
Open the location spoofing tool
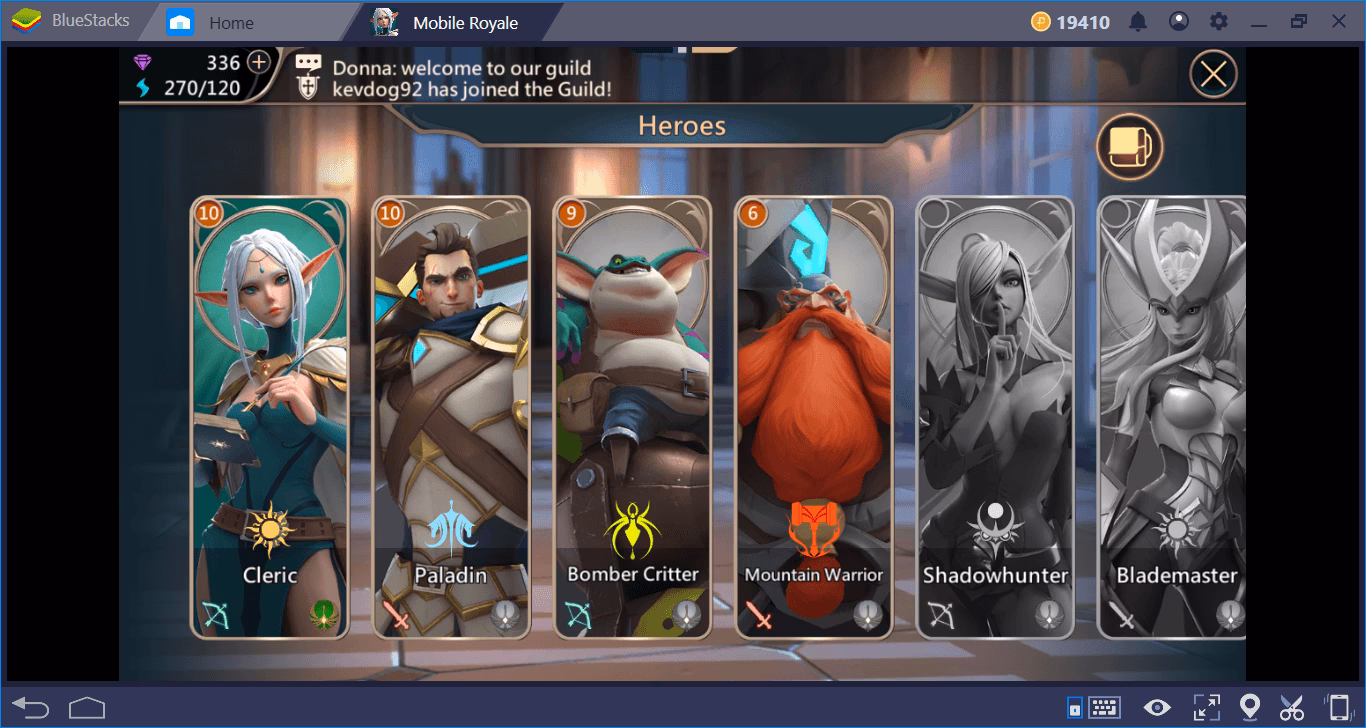tap(1252, 706)
